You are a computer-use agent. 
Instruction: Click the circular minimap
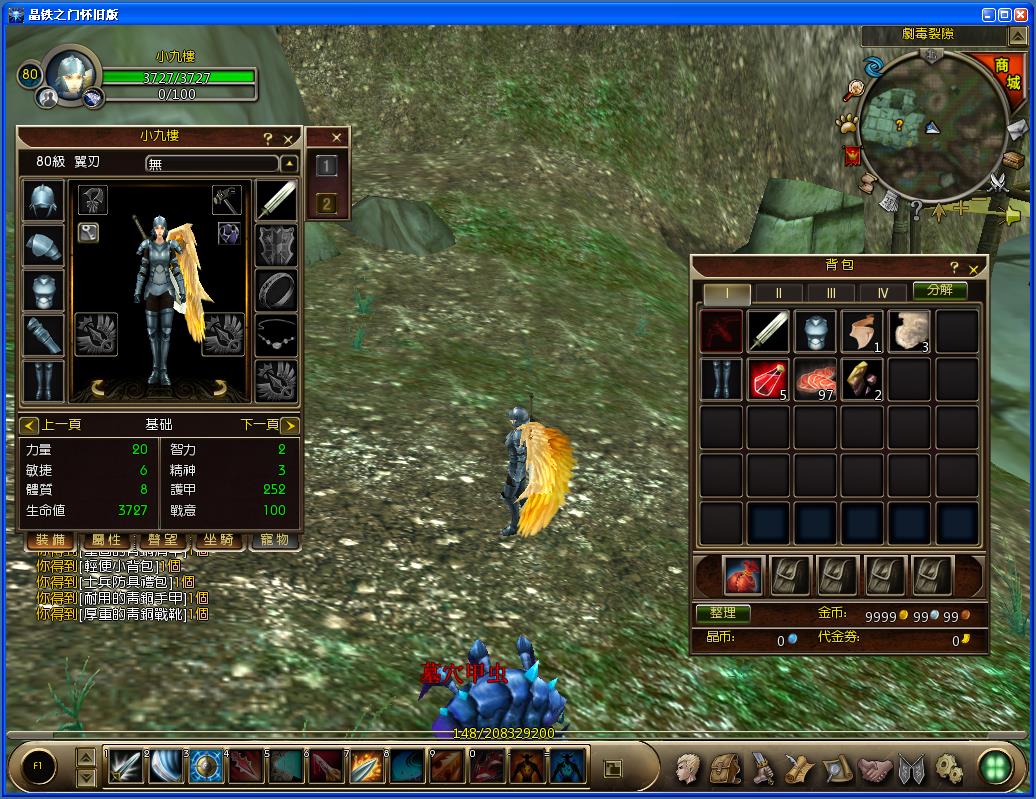pos(920,122)
